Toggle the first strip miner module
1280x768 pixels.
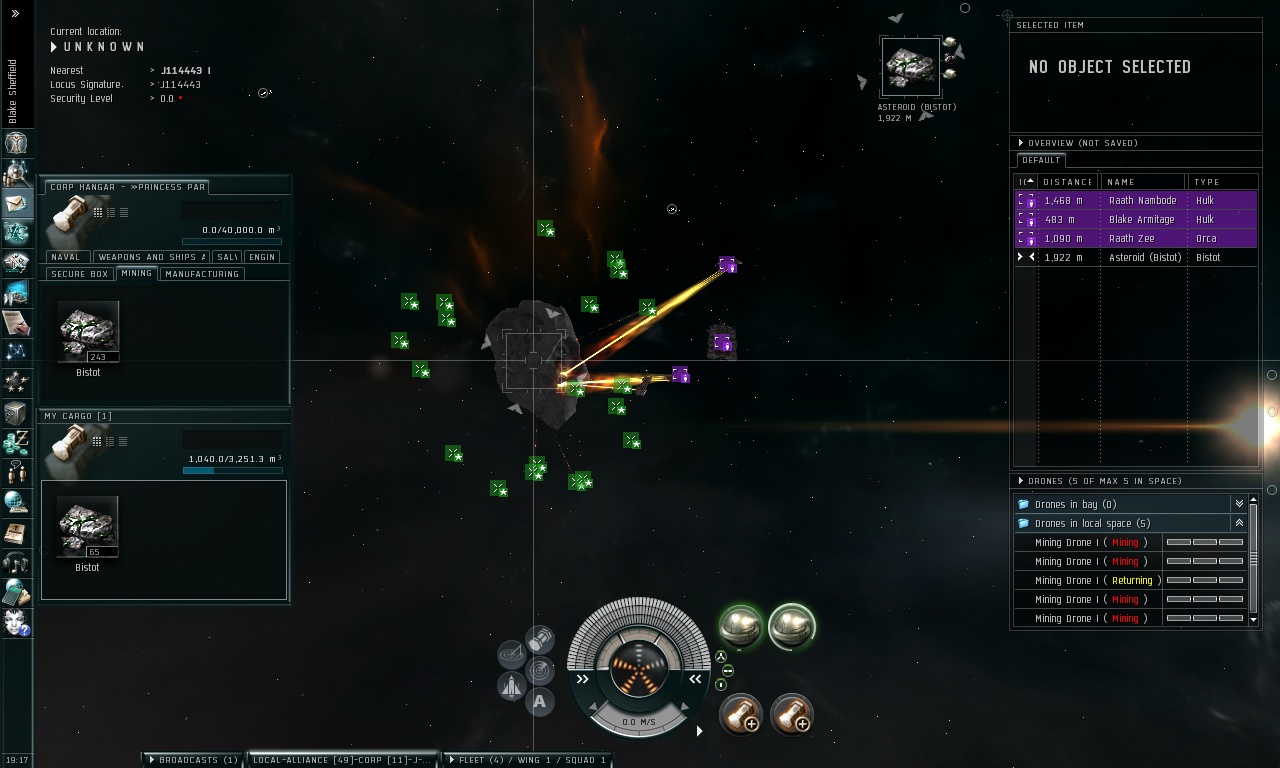[x=741, y=627]
